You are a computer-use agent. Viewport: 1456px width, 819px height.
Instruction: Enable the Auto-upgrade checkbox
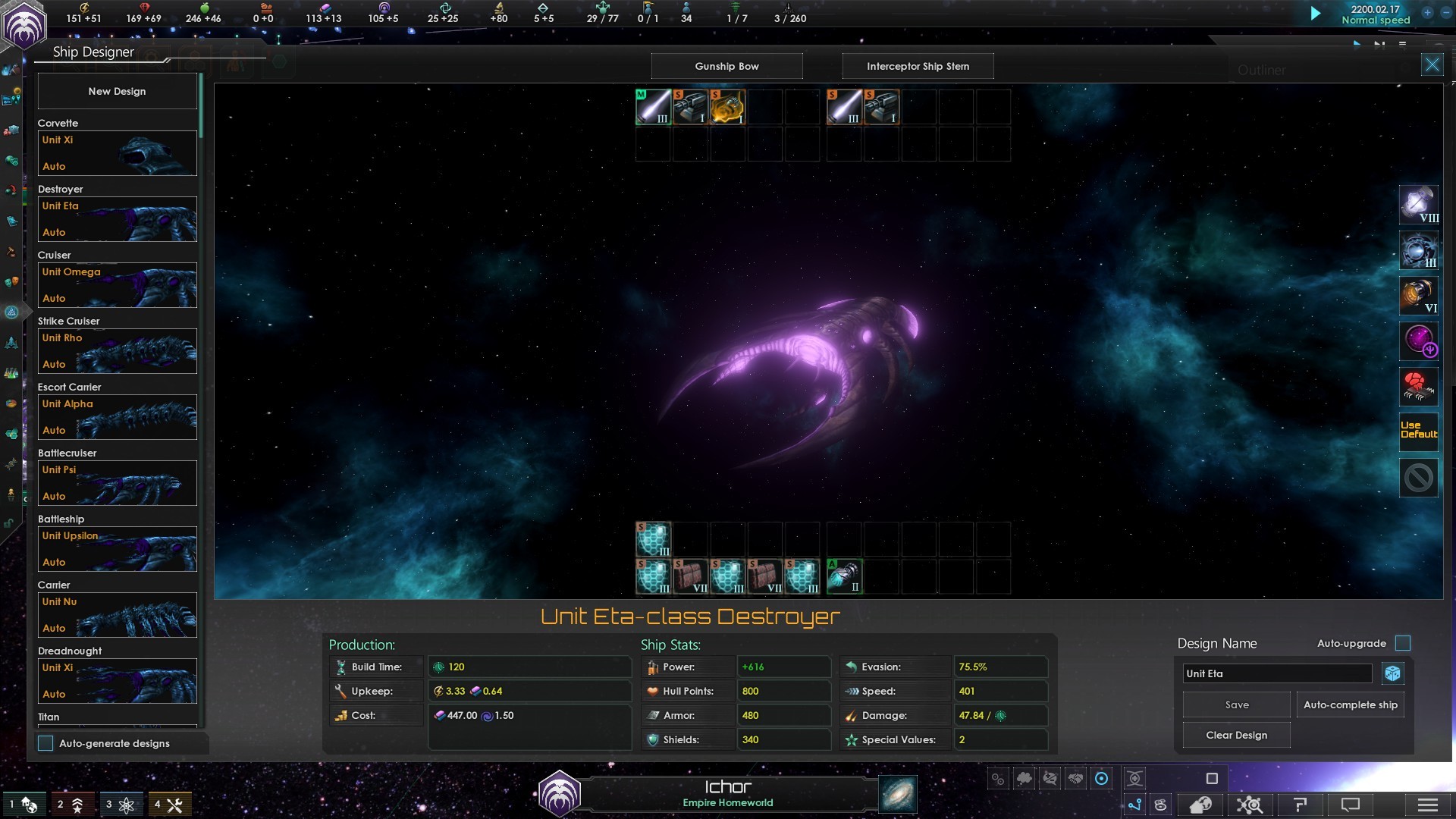1403,643
